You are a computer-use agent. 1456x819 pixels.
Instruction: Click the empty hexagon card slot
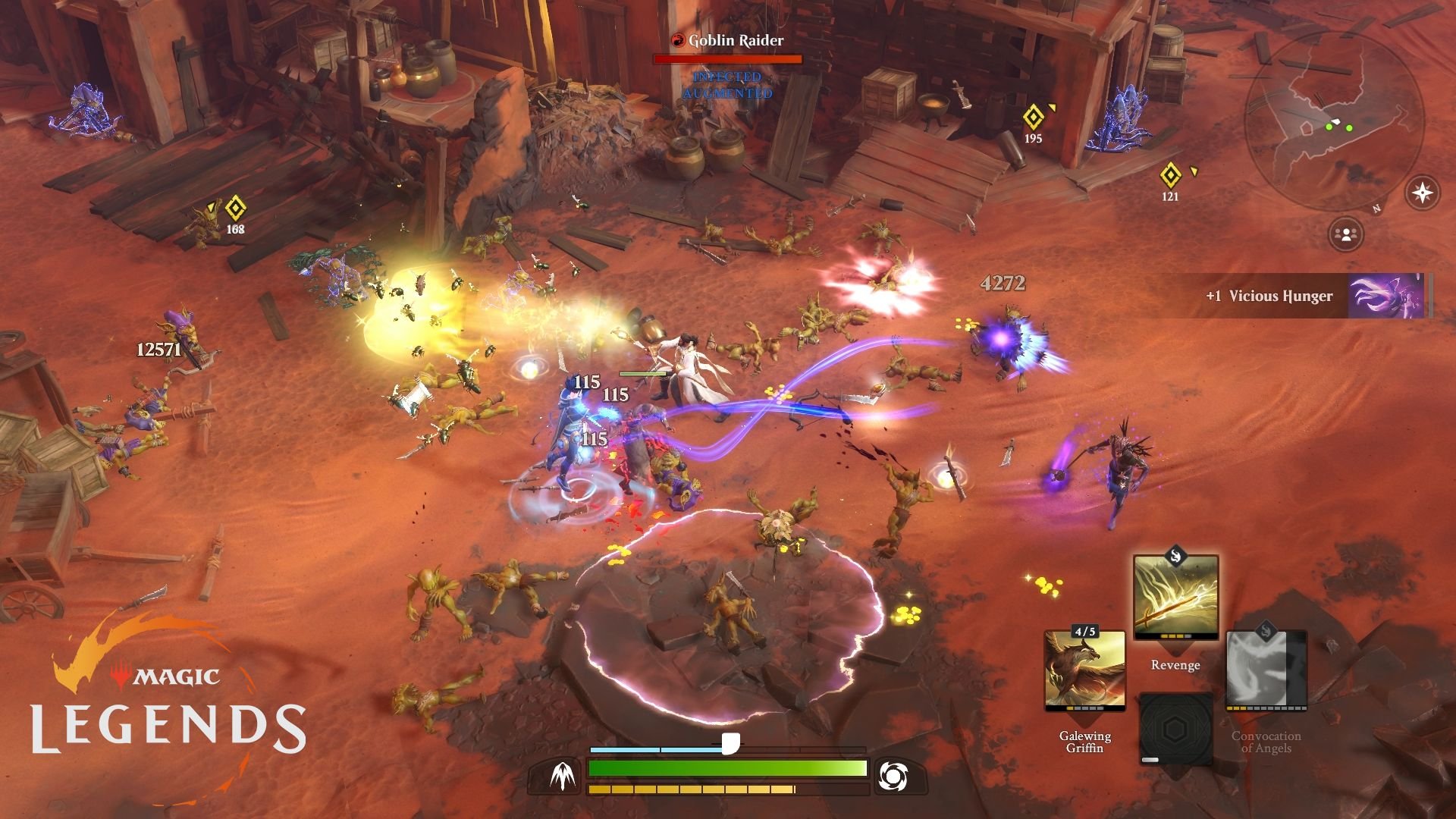1175,730
